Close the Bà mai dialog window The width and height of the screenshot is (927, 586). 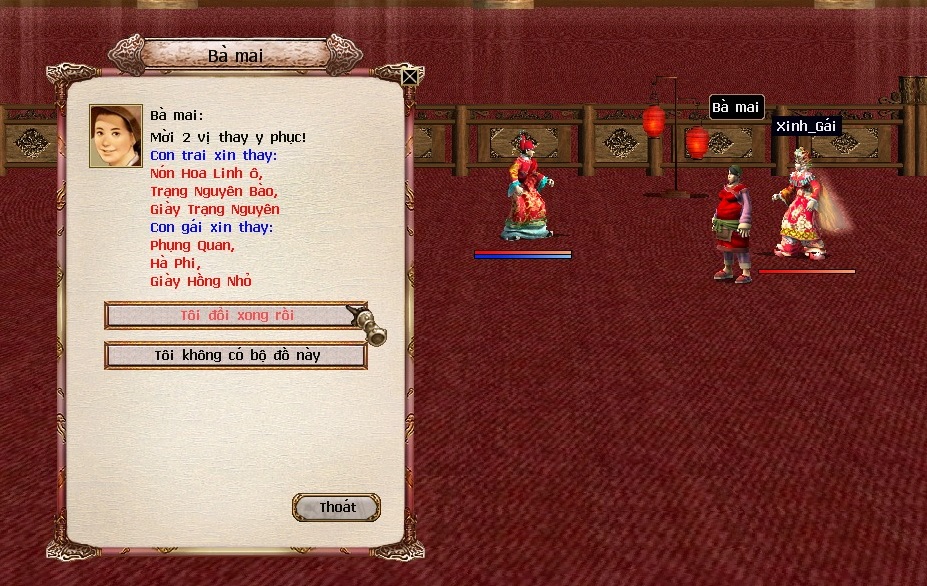coord(409,76)
